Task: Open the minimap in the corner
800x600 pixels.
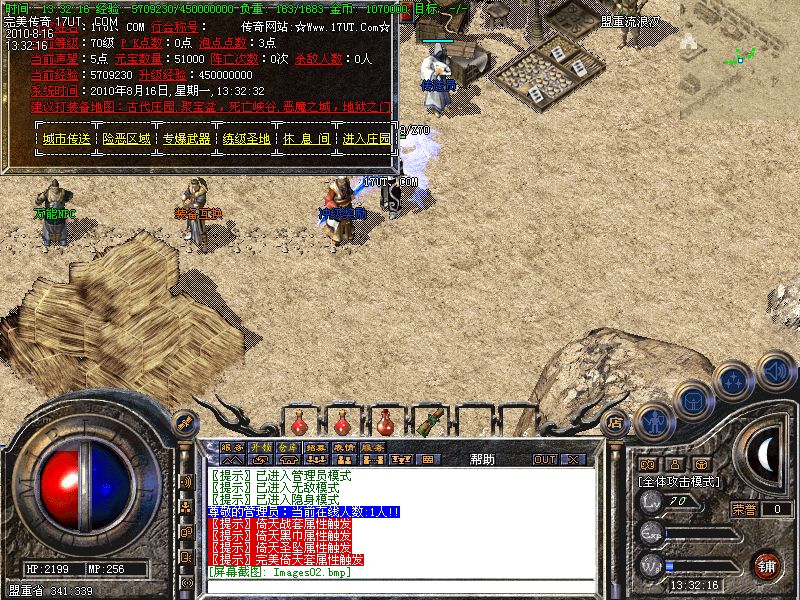Action: pos(739,57)
